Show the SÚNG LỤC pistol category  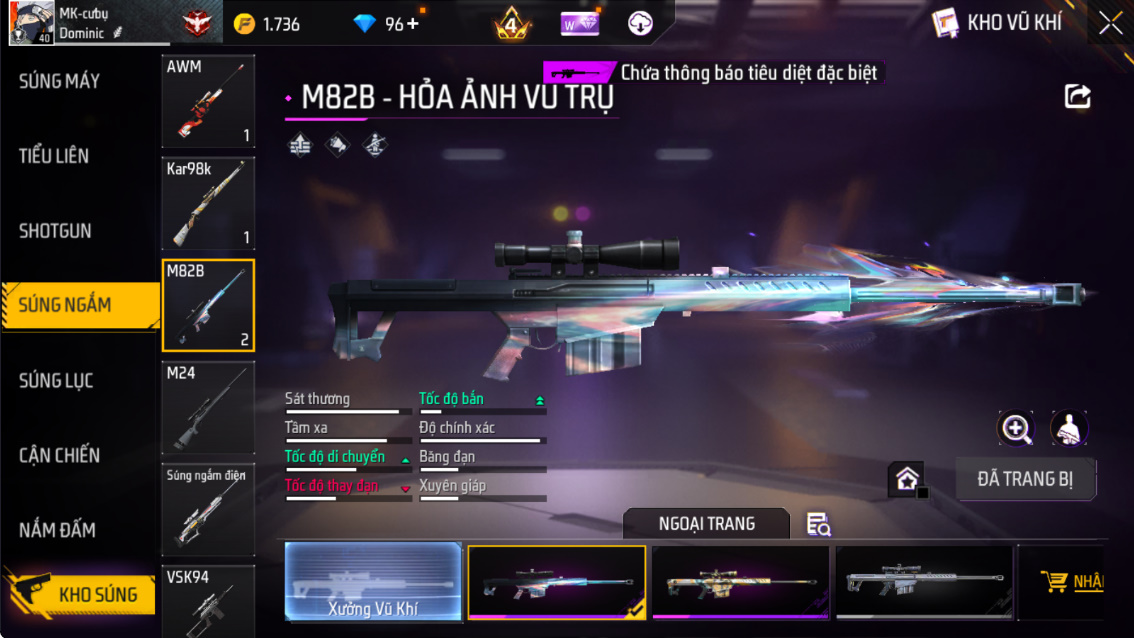tap(56, 380)
